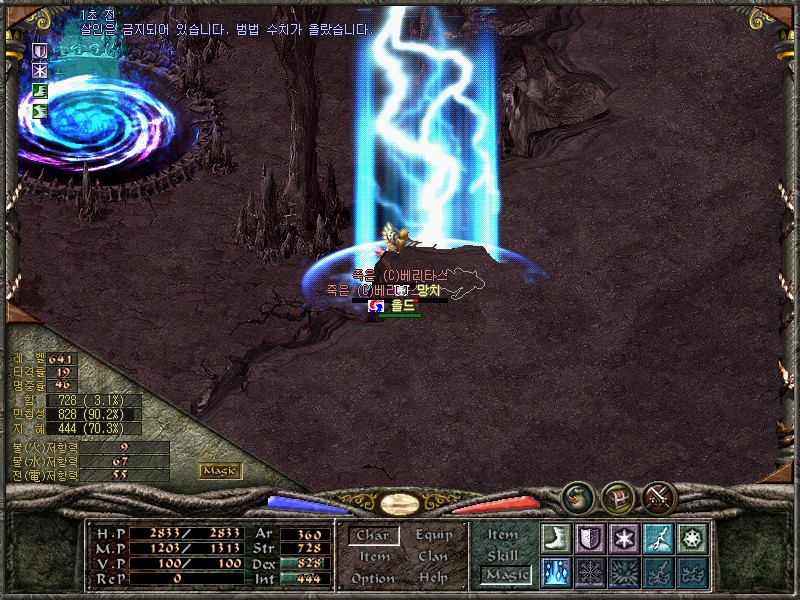Select the white star spell in hotbar
The width and height of the screenshot is (800, 600).
623,538
